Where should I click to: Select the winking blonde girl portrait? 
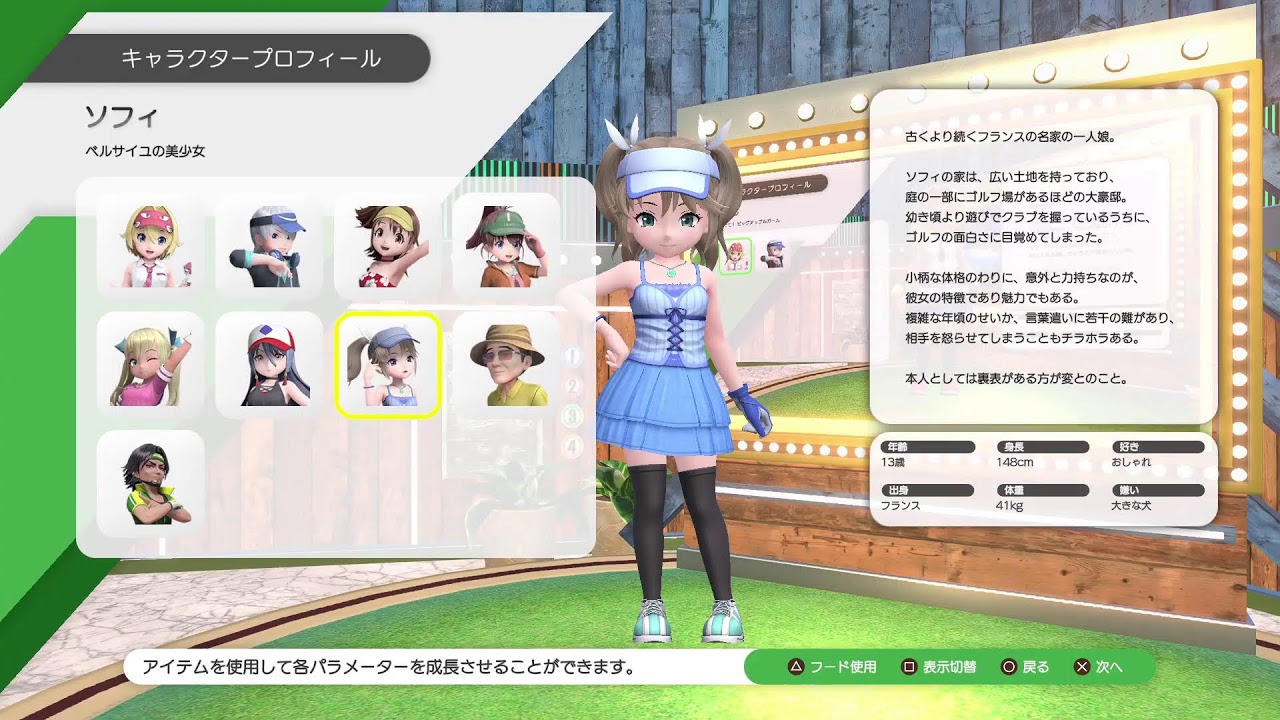149,363
